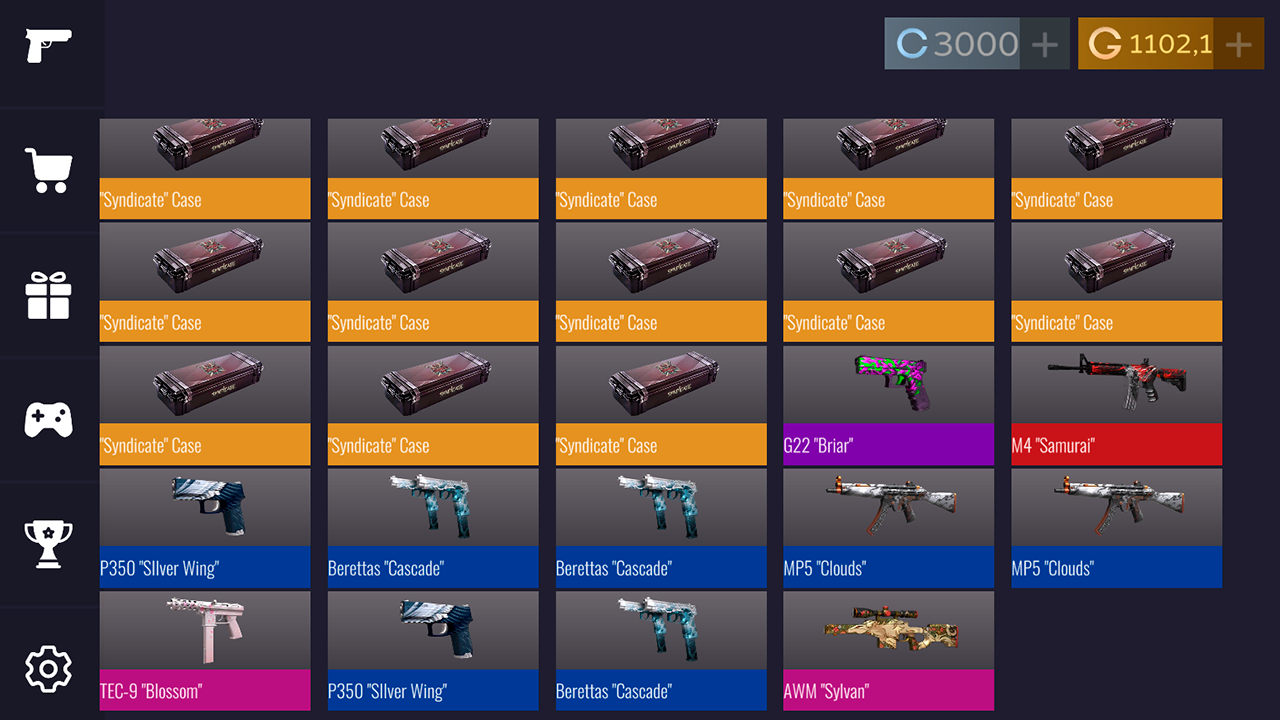
Task: Select the MP5 "Clouds" skin
Action: pyautogui.click(x=888, y=530)
